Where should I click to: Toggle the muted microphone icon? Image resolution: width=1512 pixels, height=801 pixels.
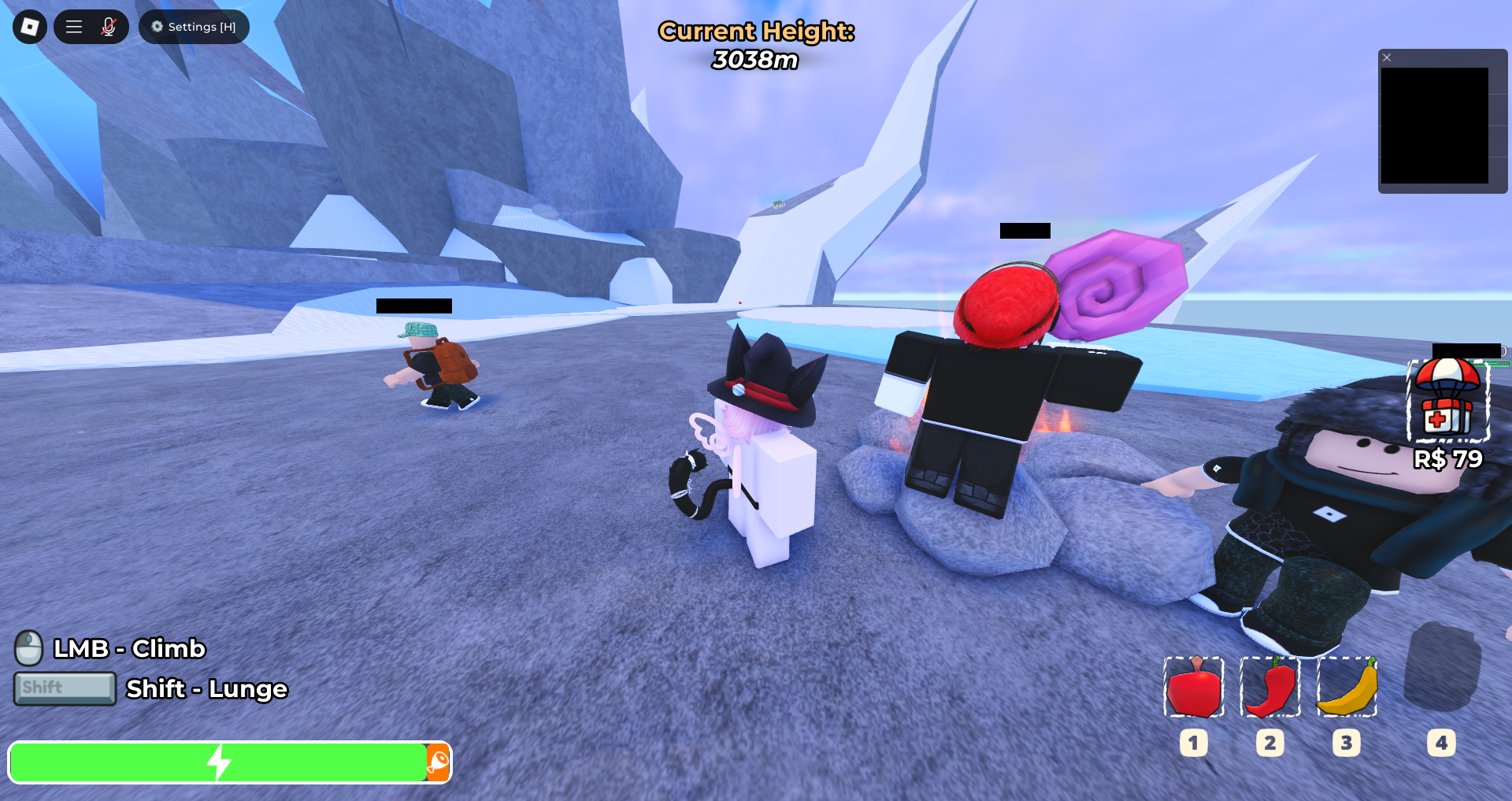coord(109,27)
